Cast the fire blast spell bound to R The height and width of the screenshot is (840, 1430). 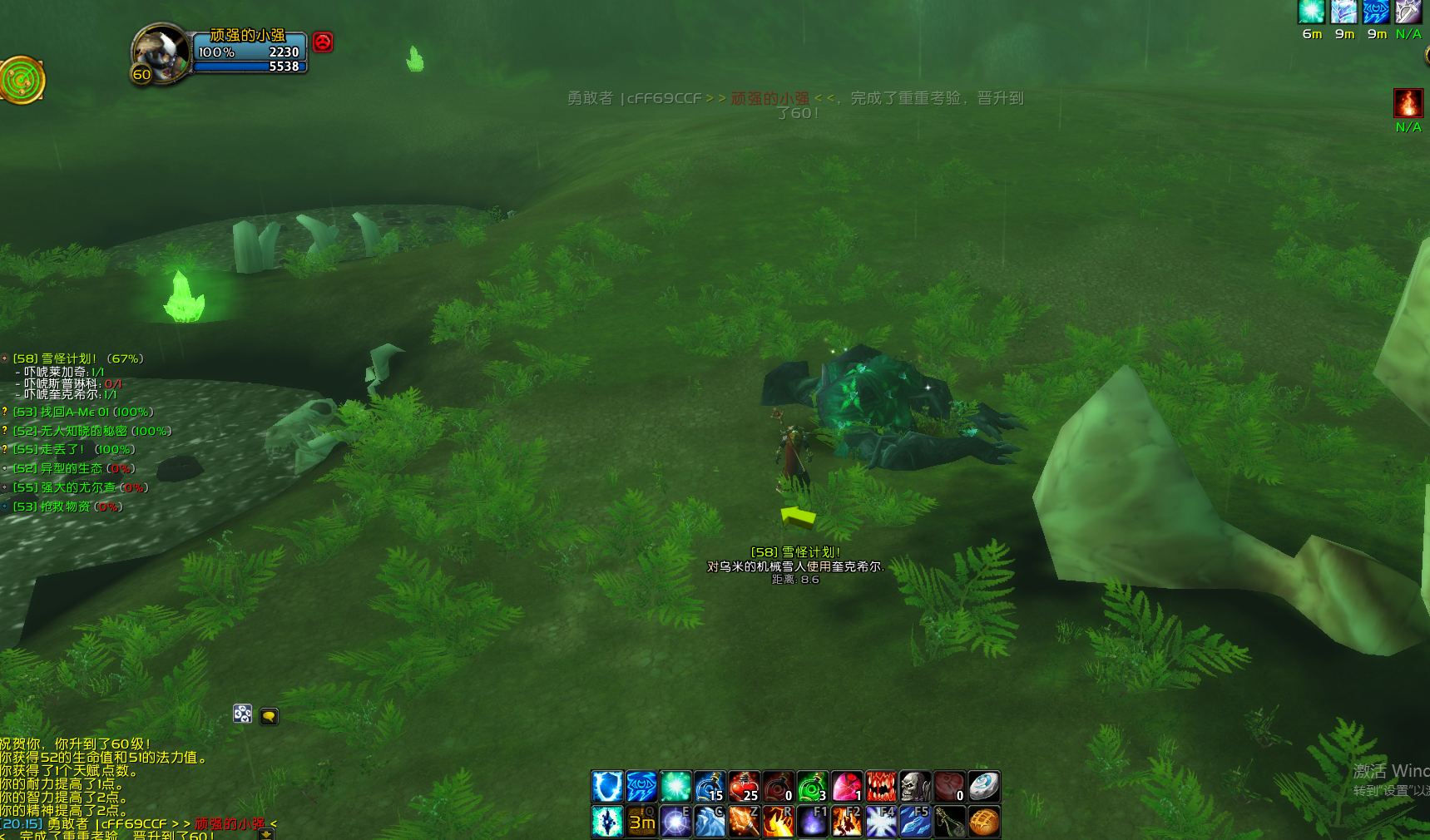coord(778,821)
